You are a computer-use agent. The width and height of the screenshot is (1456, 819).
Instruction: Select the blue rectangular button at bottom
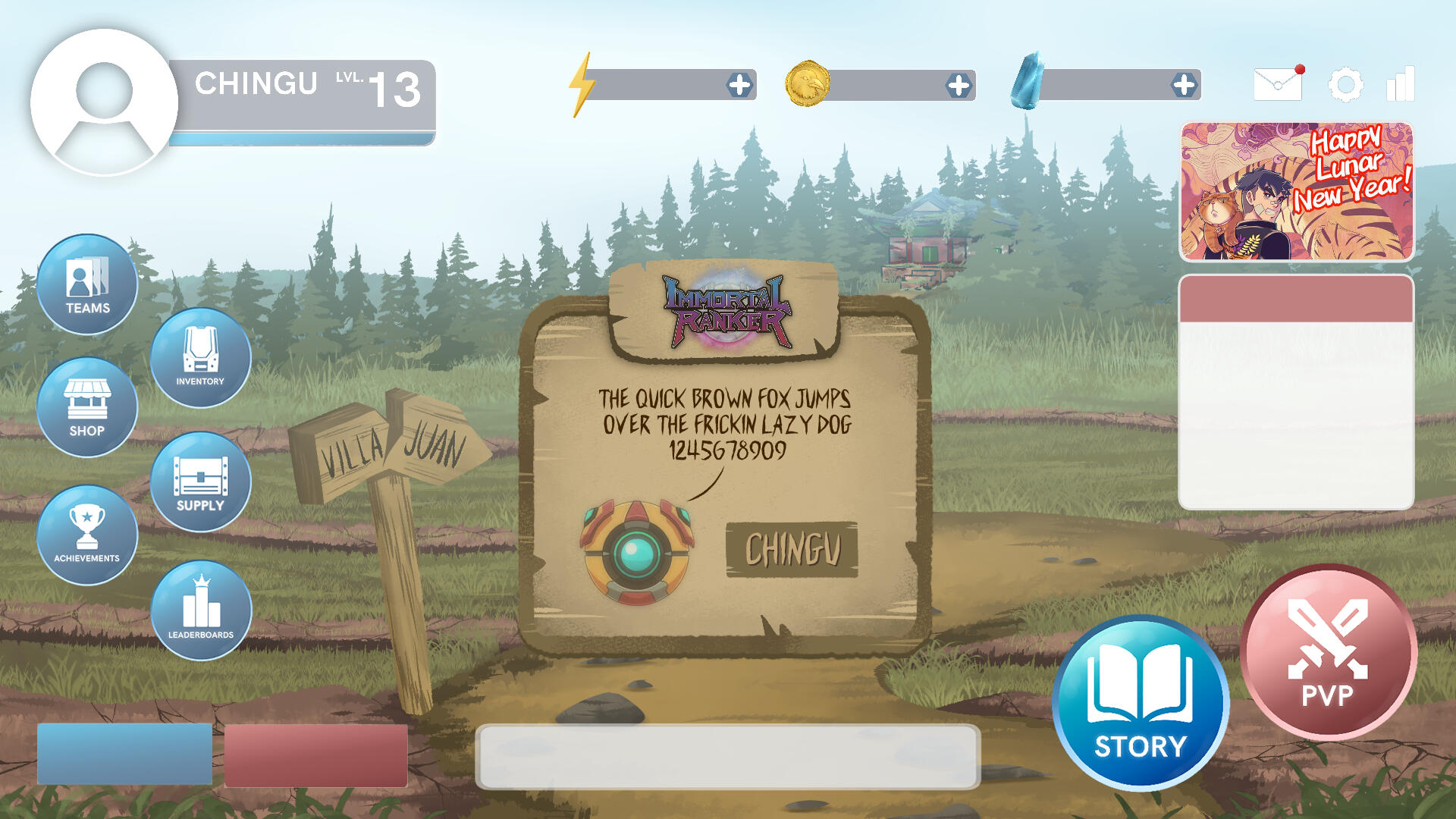pos(124,754)
